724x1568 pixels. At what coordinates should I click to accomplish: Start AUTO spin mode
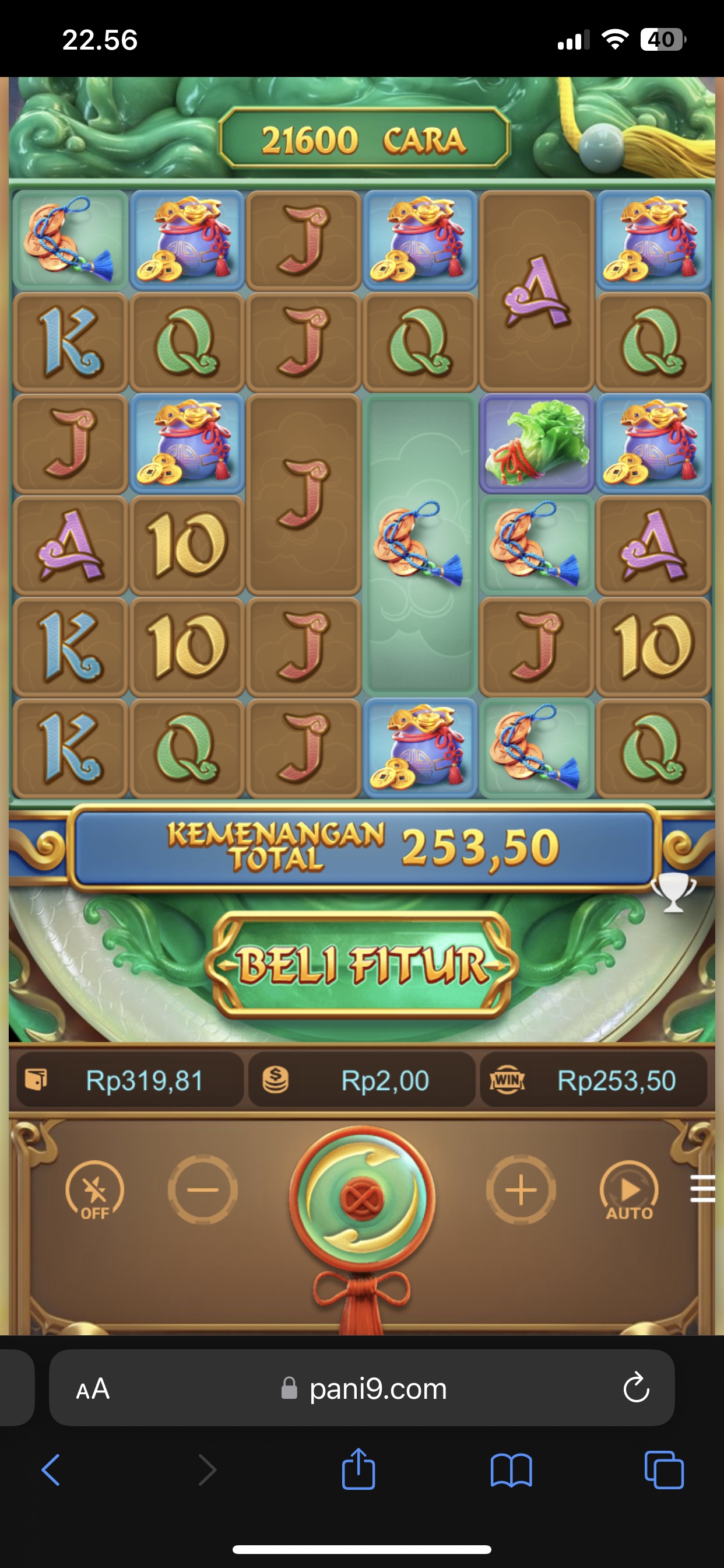click(x=629, y=1191)
